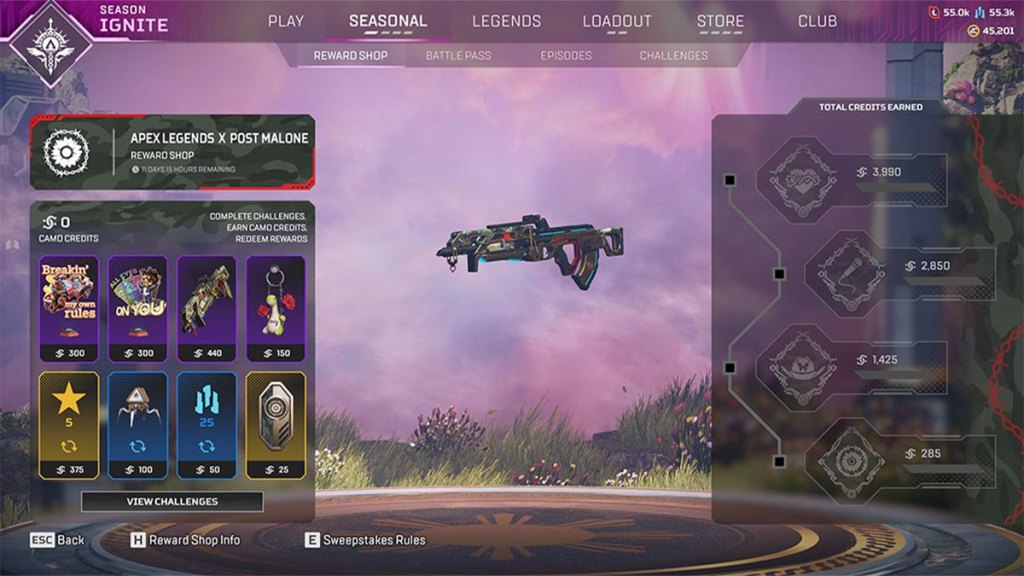The height and width of the screenshot is (576, 1024).
Task: Open the Play tab
Action: tap(286, 21)
